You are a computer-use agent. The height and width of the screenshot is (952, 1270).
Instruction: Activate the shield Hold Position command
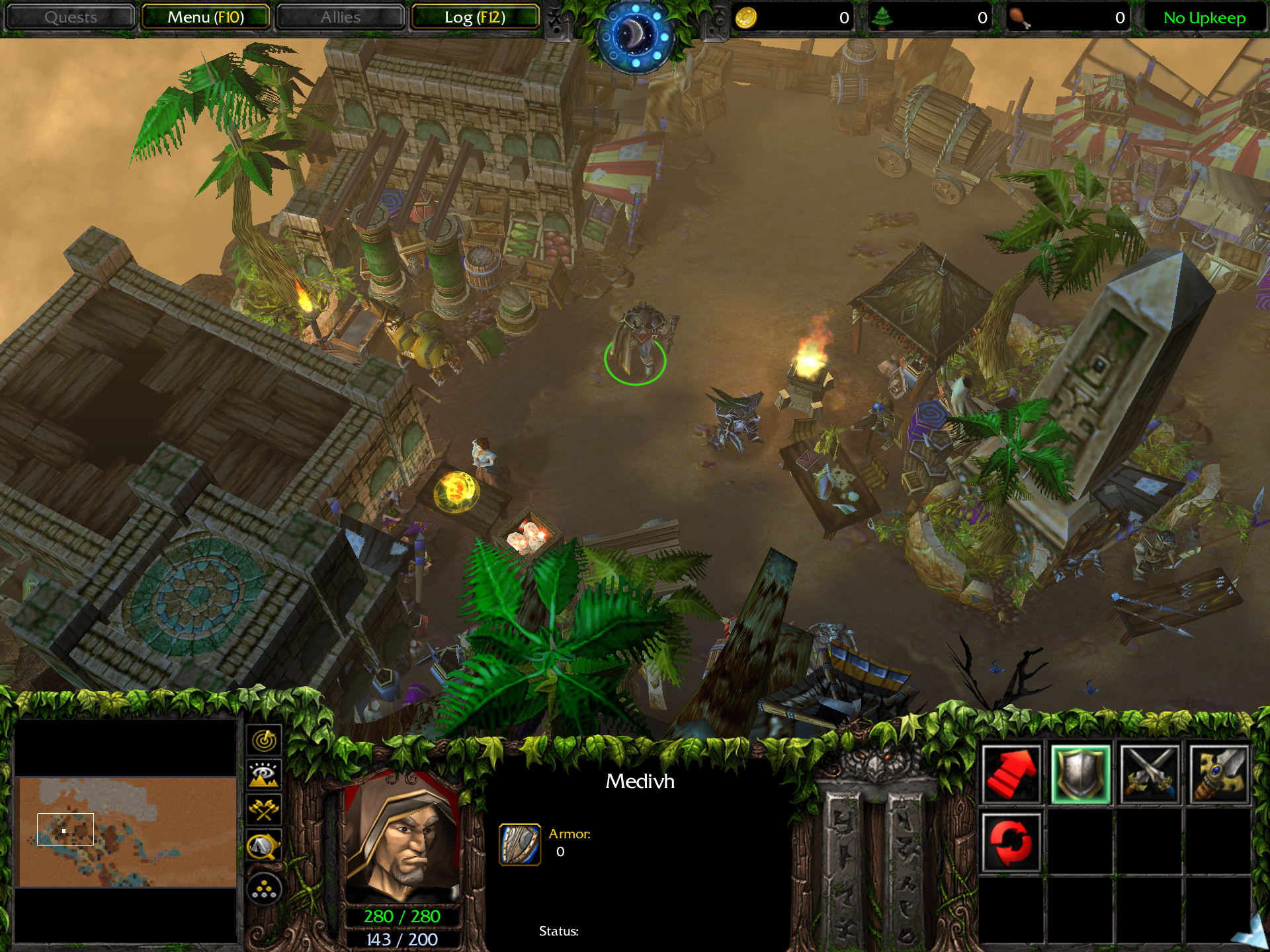[1080, 775]
